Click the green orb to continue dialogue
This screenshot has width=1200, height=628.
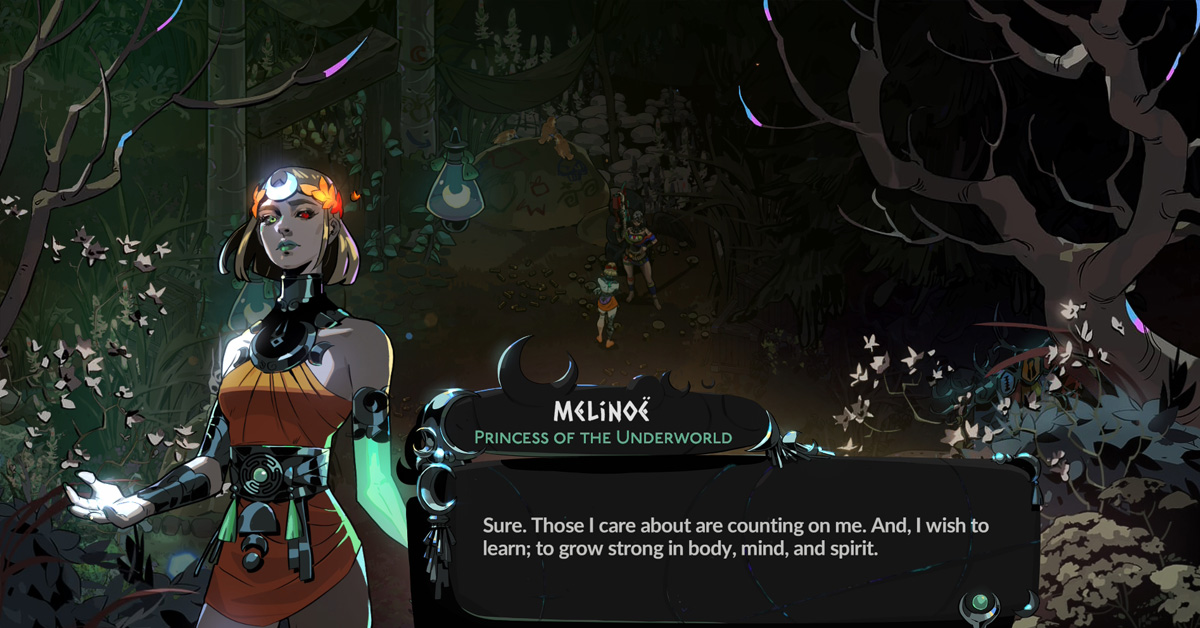(x=981, y=603)
